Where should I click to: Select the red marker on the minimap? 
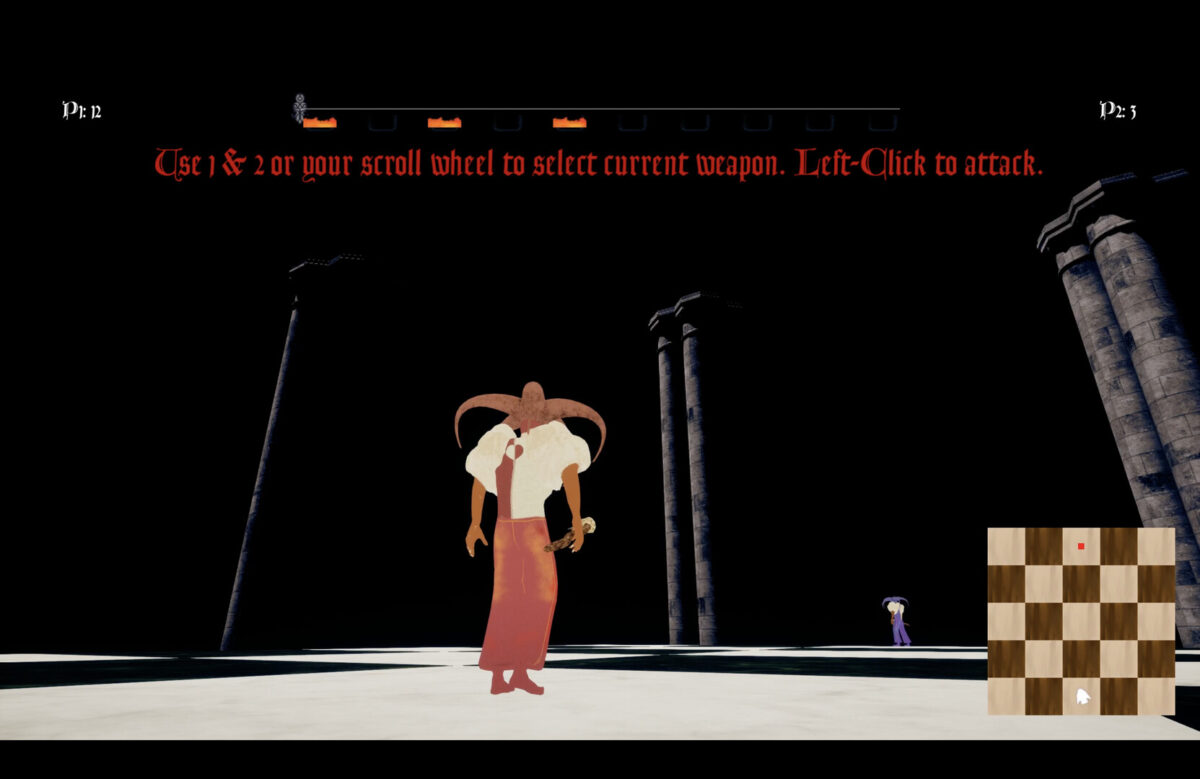pyautogui.click(x=1081, y=546)
